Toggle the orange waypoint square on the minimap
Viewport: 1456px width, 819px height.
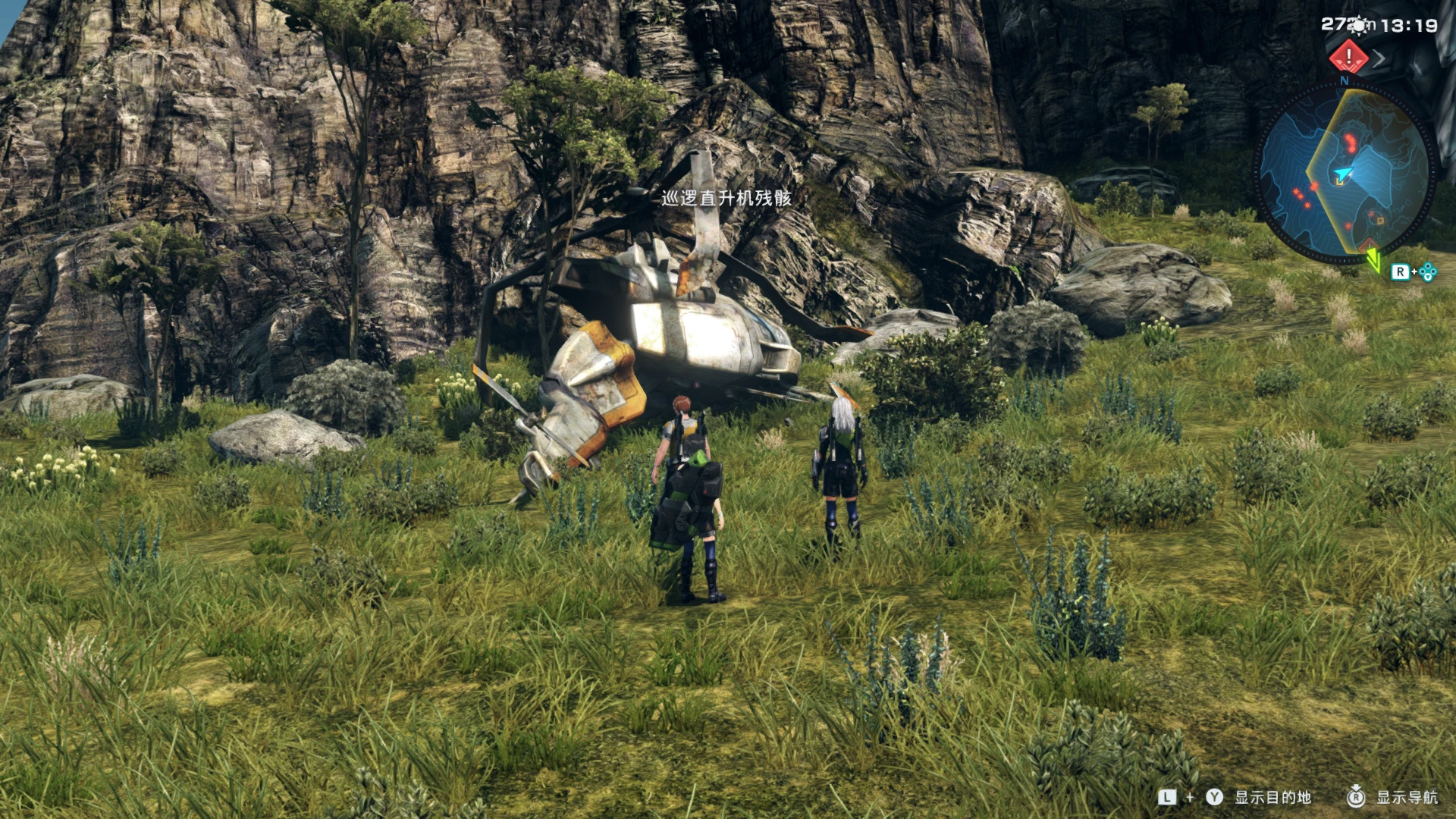(x=1379, y=220)
